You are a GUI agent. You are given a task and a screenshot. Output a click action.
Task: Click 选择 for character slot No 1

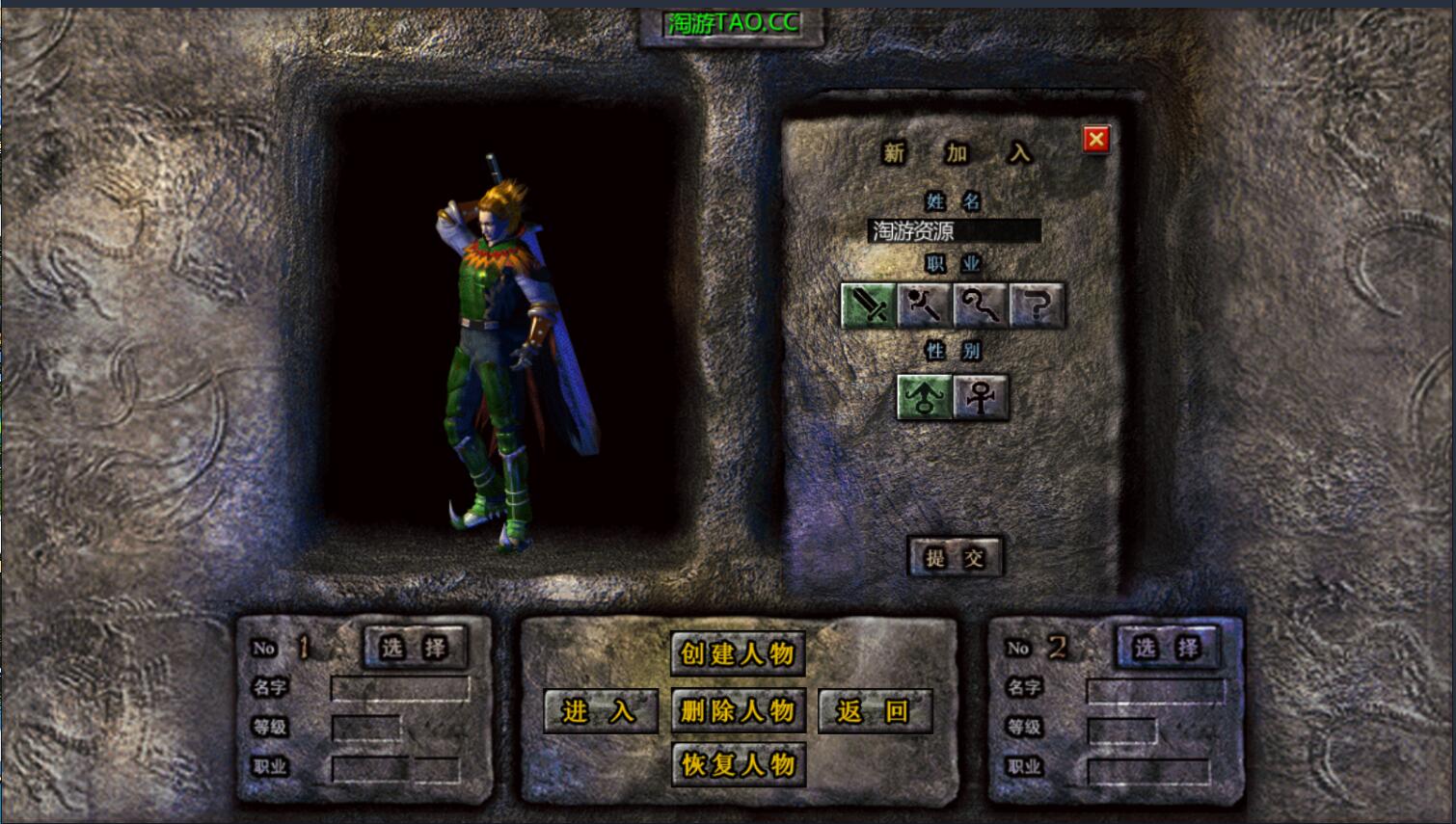click(416, 648)
